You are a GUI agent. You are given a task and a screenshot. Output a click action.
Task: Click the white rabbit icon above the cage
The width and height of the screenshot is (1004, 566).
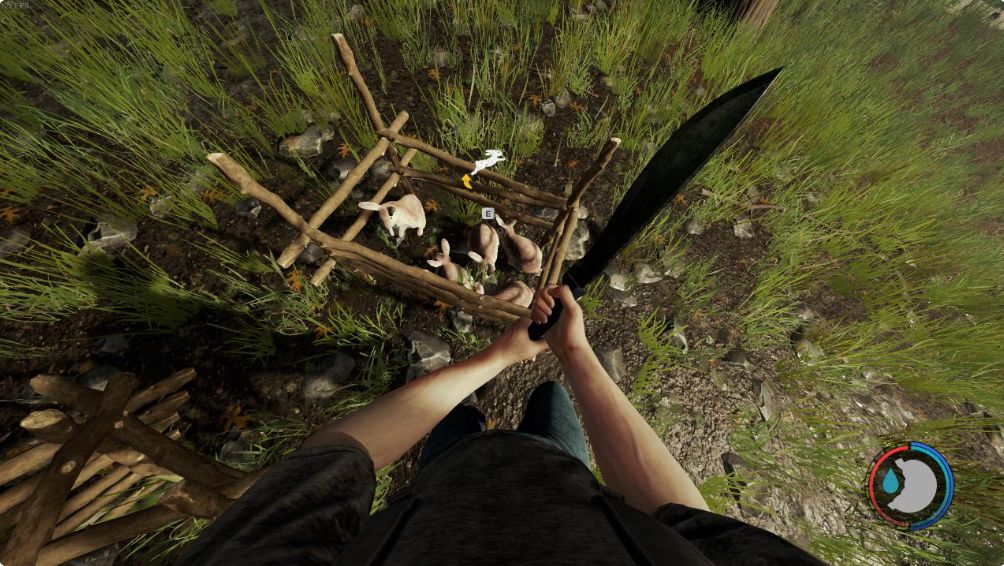click(488, 160)
